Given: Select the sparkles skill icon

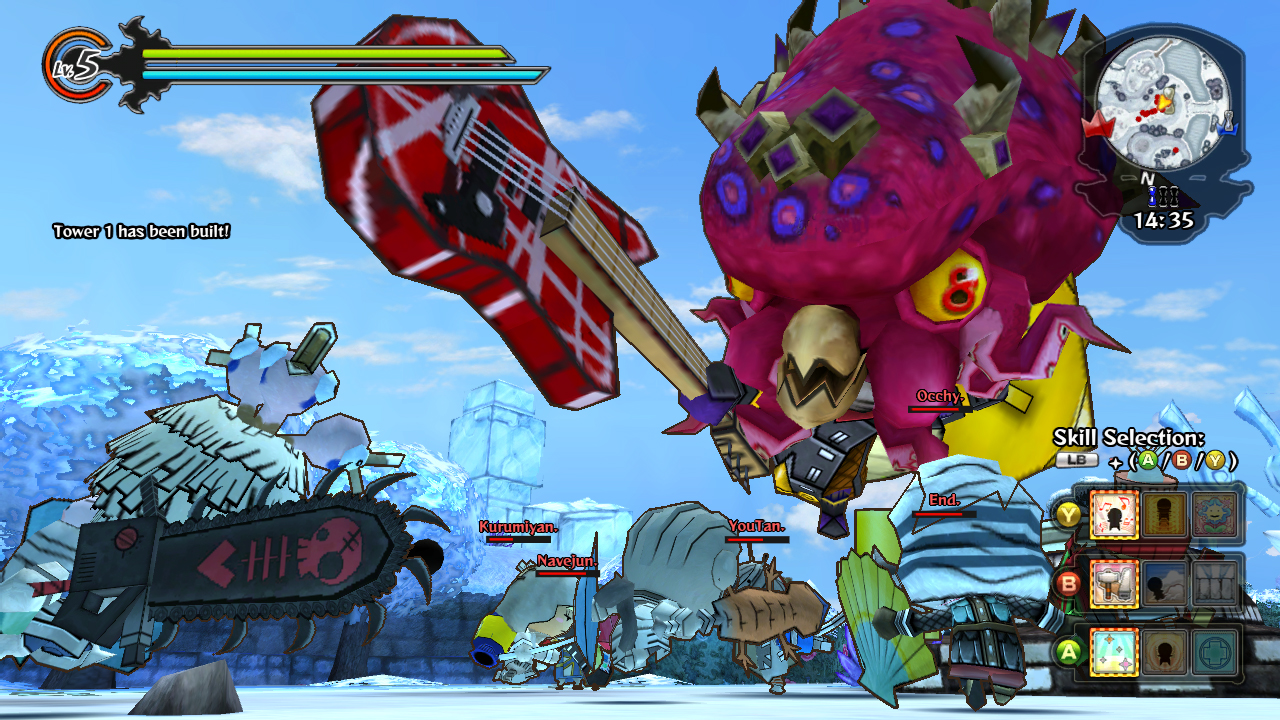Looking at the screenshot, I should coord(1114,652).
